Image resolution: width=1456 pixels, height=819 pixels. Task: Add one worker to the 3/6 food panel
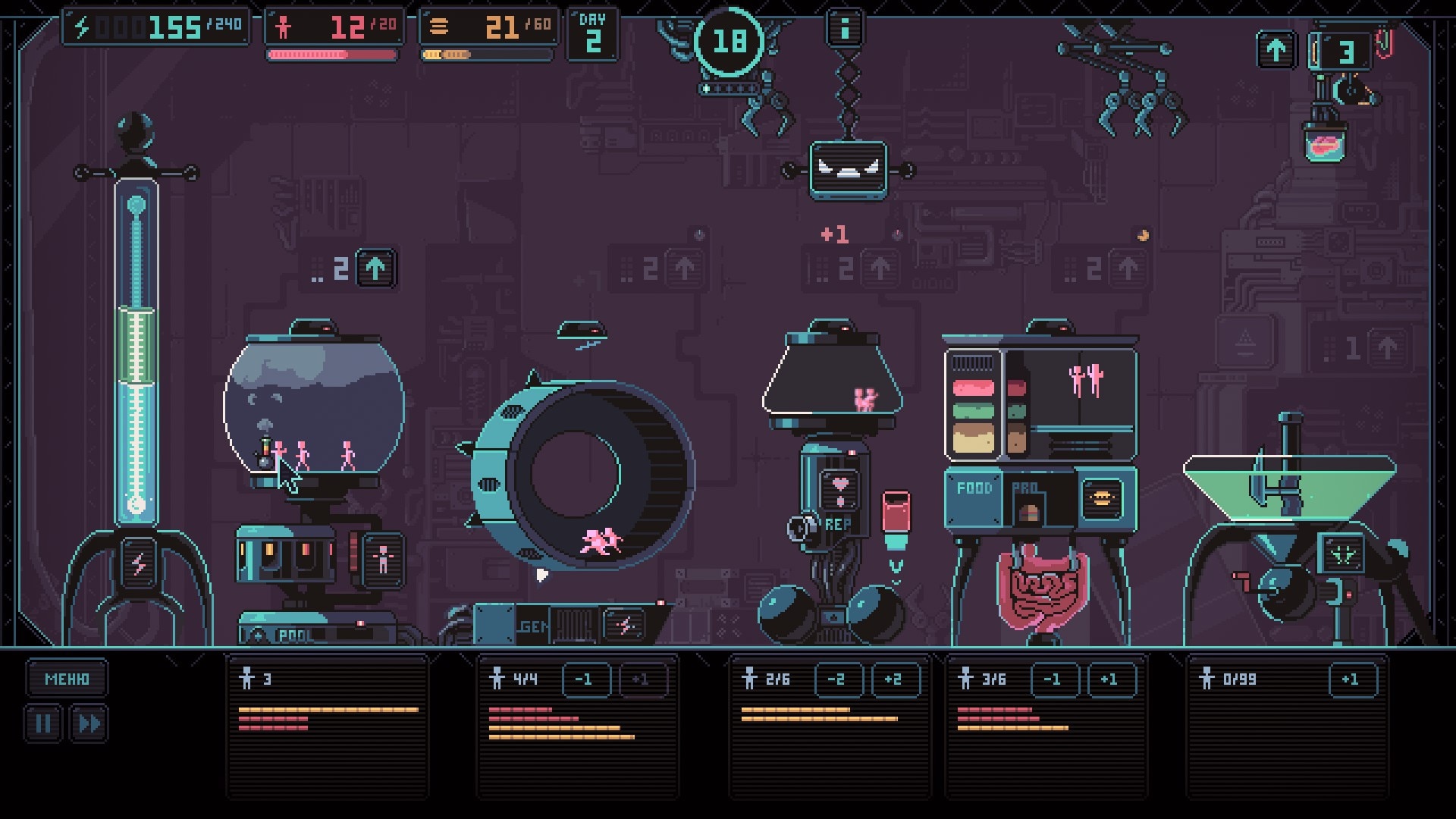click(1111, 679)
